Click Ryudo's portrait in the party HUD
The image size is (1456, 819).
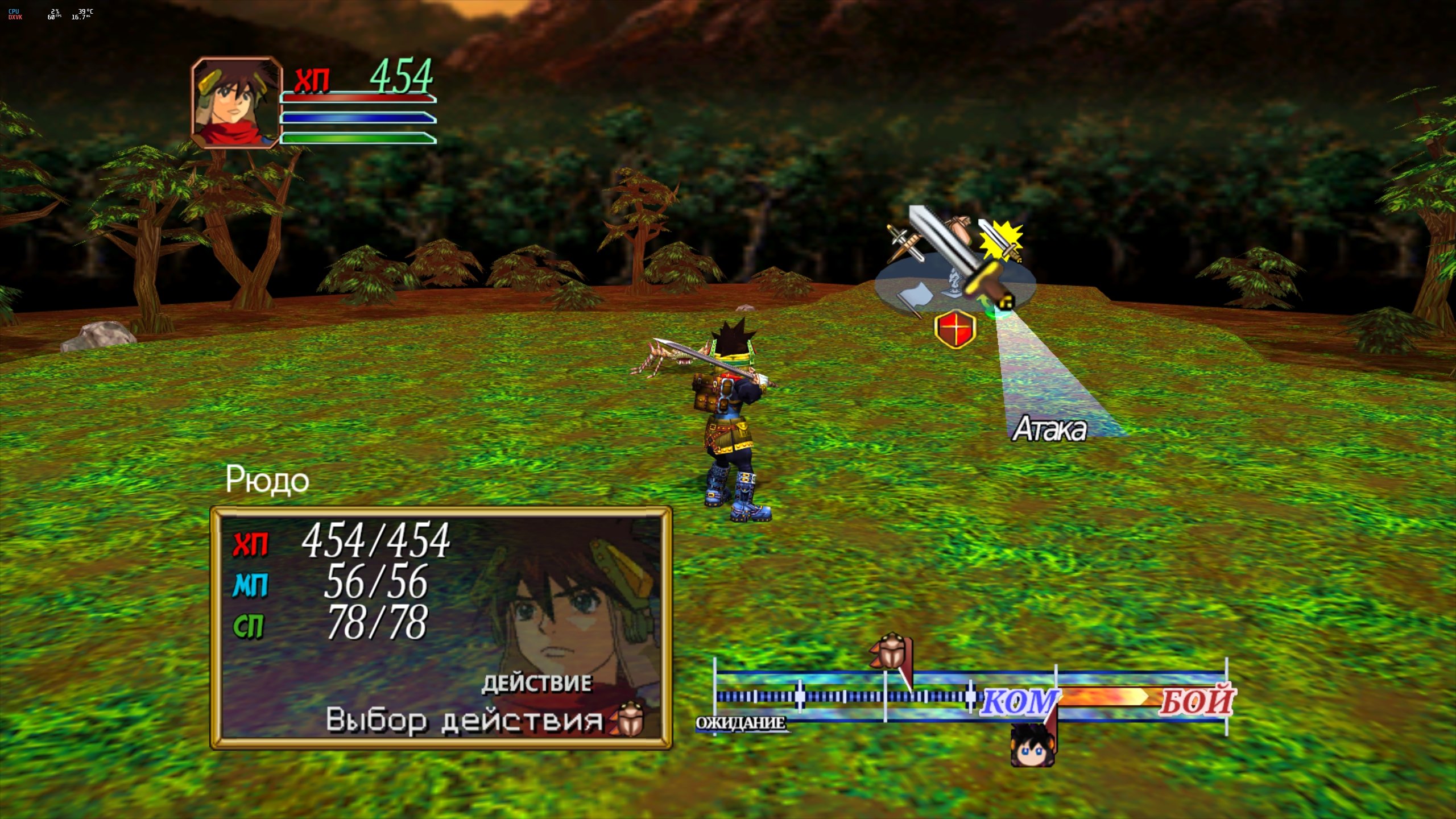point(236,102)
